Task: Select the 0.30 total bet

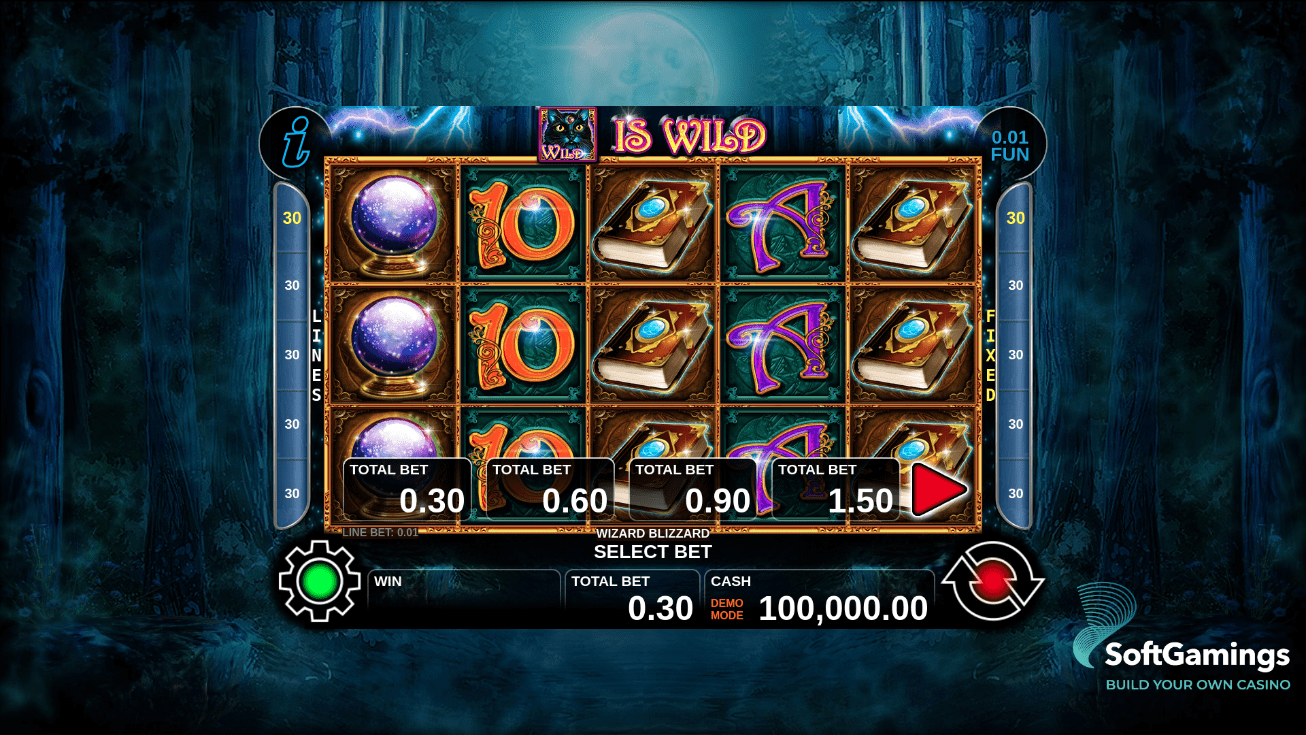Action: pyautogui.click(x=407, y=489)
